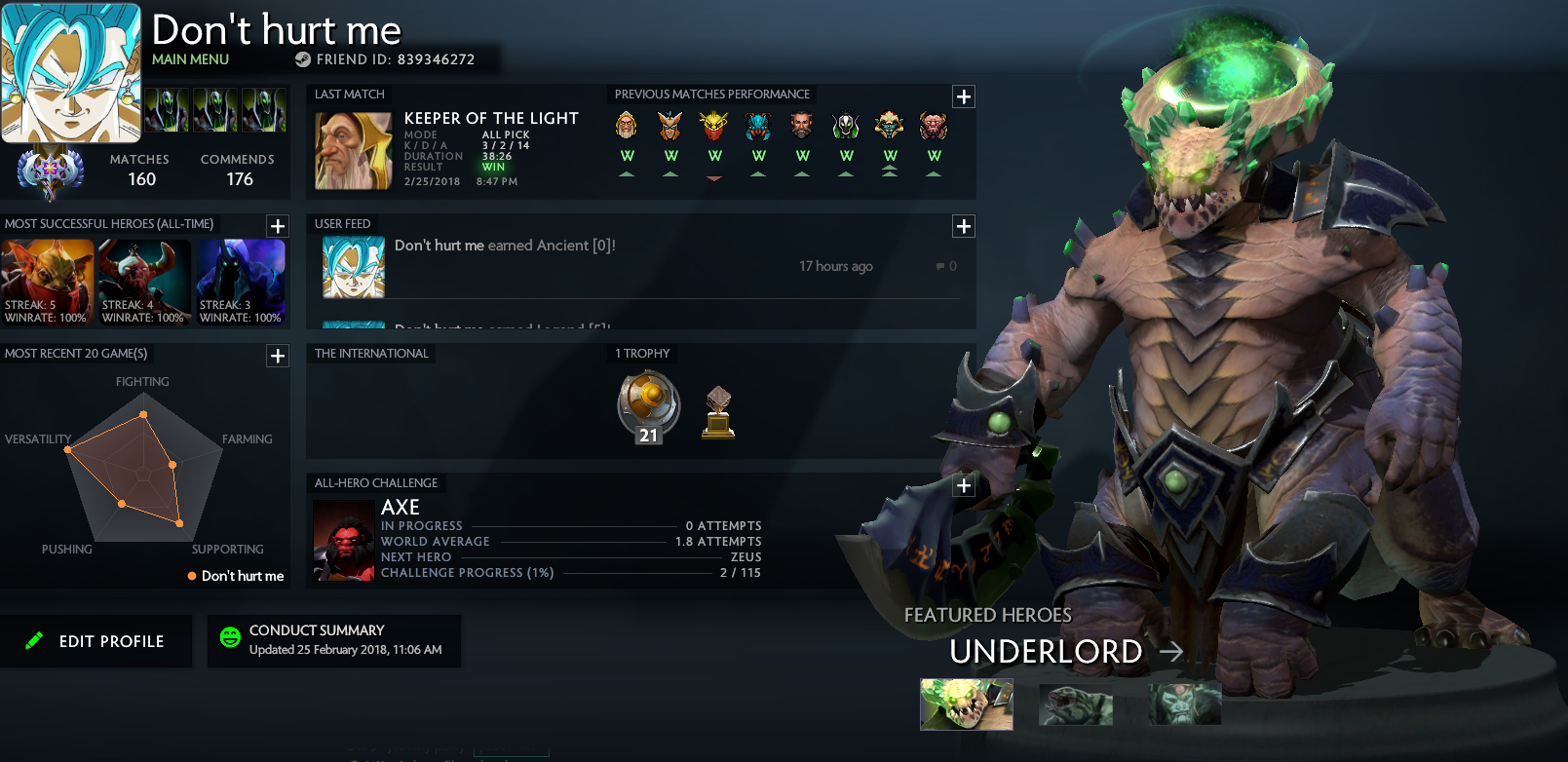
Task: Open the Axe challenge hero portrait
Action: coord(344,540)
